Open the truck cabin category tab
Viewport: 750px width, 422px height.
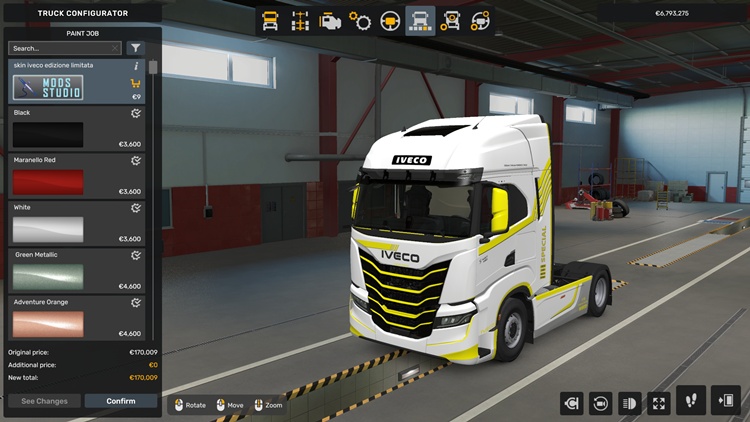(x=270, y=21)
